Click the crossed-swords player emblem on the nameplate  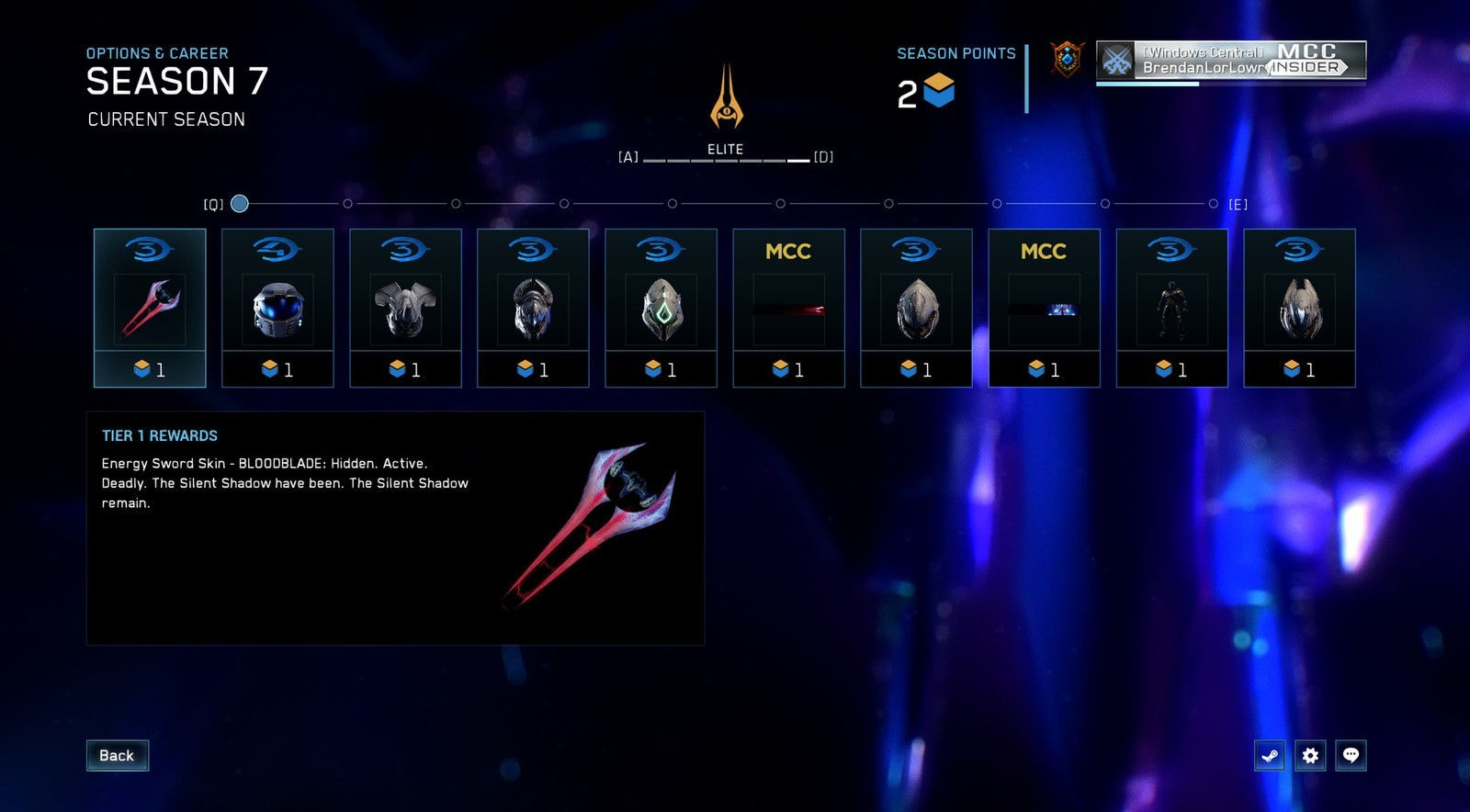1116,61
